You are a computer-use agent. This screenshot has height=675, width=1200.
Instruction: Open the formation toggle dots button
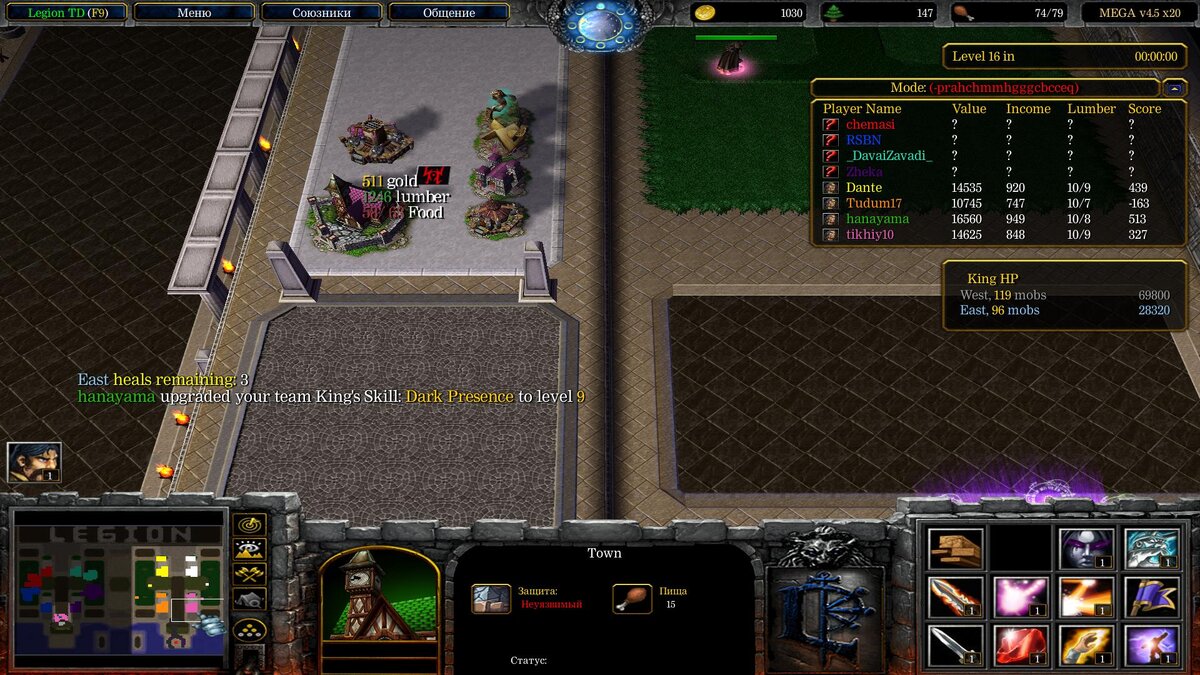tap(249, 629)
